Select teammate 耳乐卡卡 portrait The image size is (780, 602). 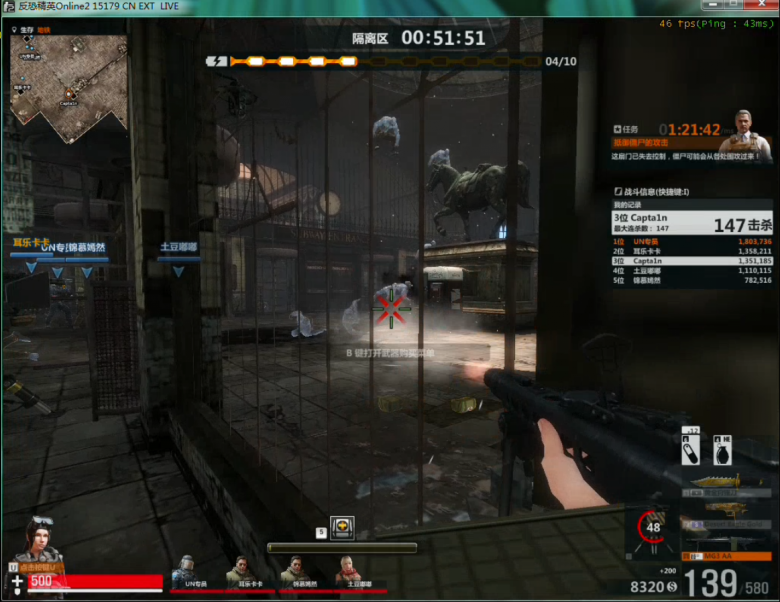tap(238, 569)
